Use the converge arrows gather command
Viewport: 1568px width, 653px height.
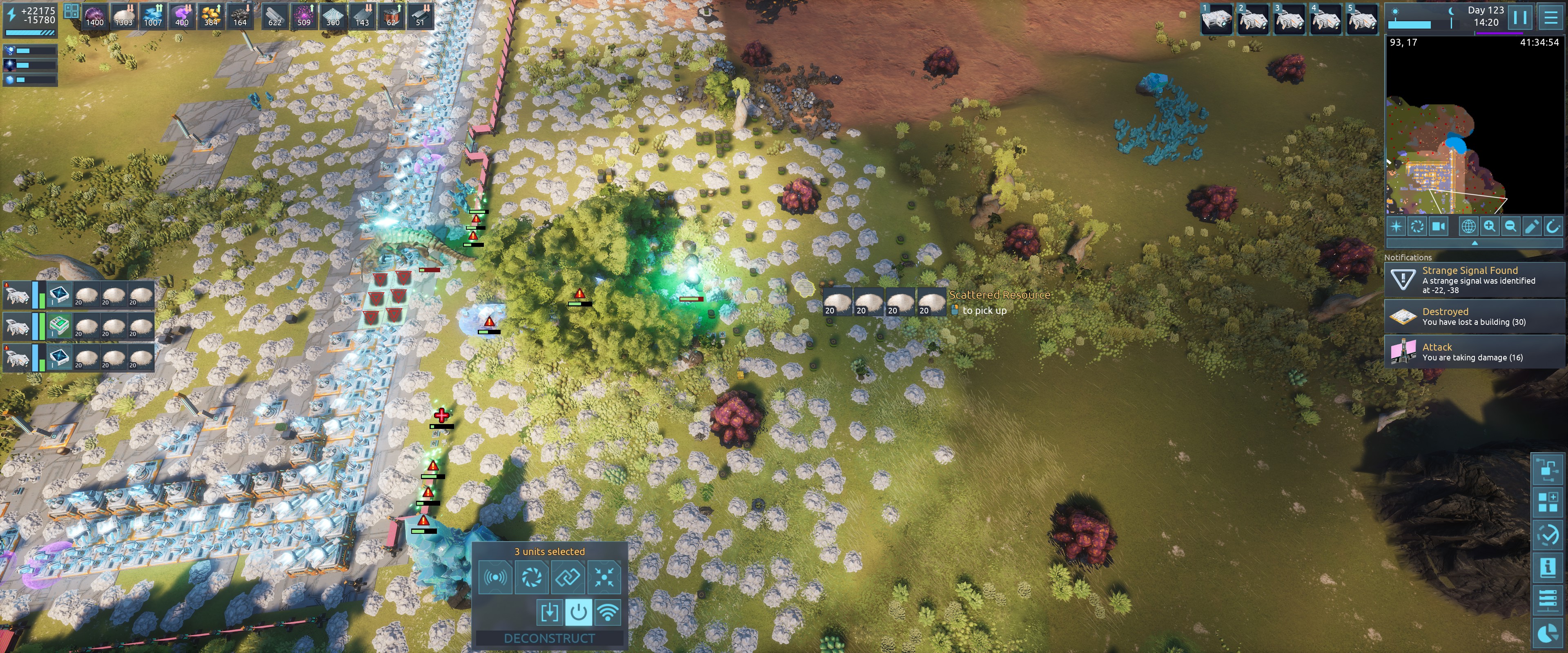click(604, 576)
